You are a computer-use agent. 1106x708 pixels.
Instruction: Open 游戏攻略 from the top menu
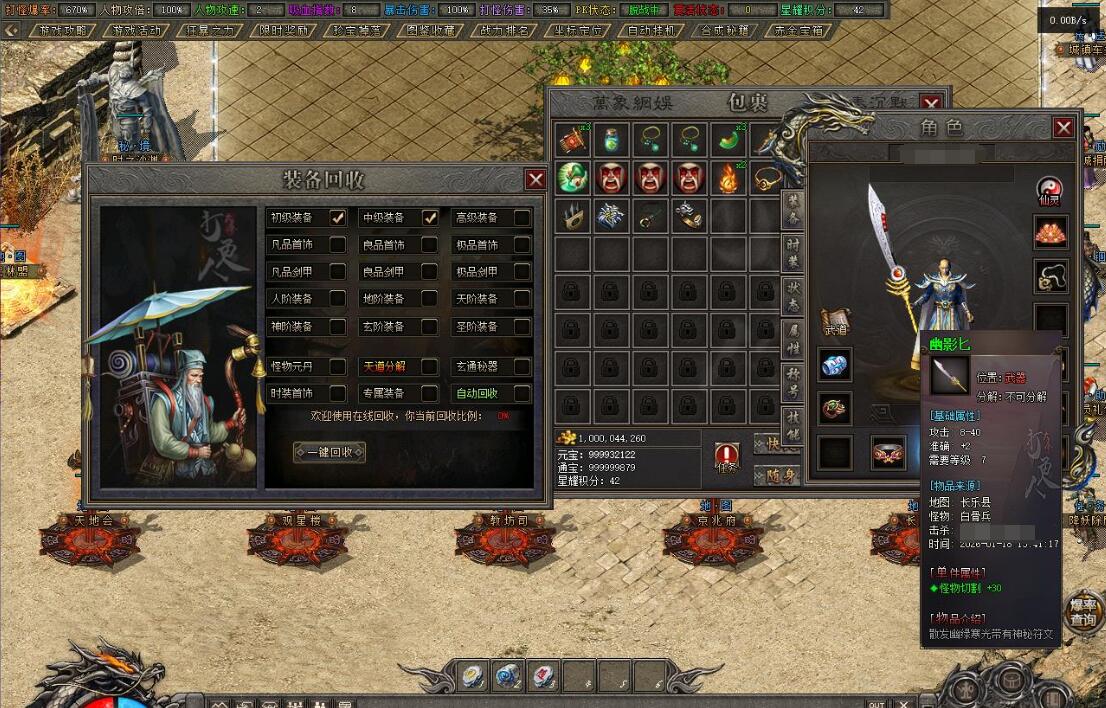click(64, 30)
